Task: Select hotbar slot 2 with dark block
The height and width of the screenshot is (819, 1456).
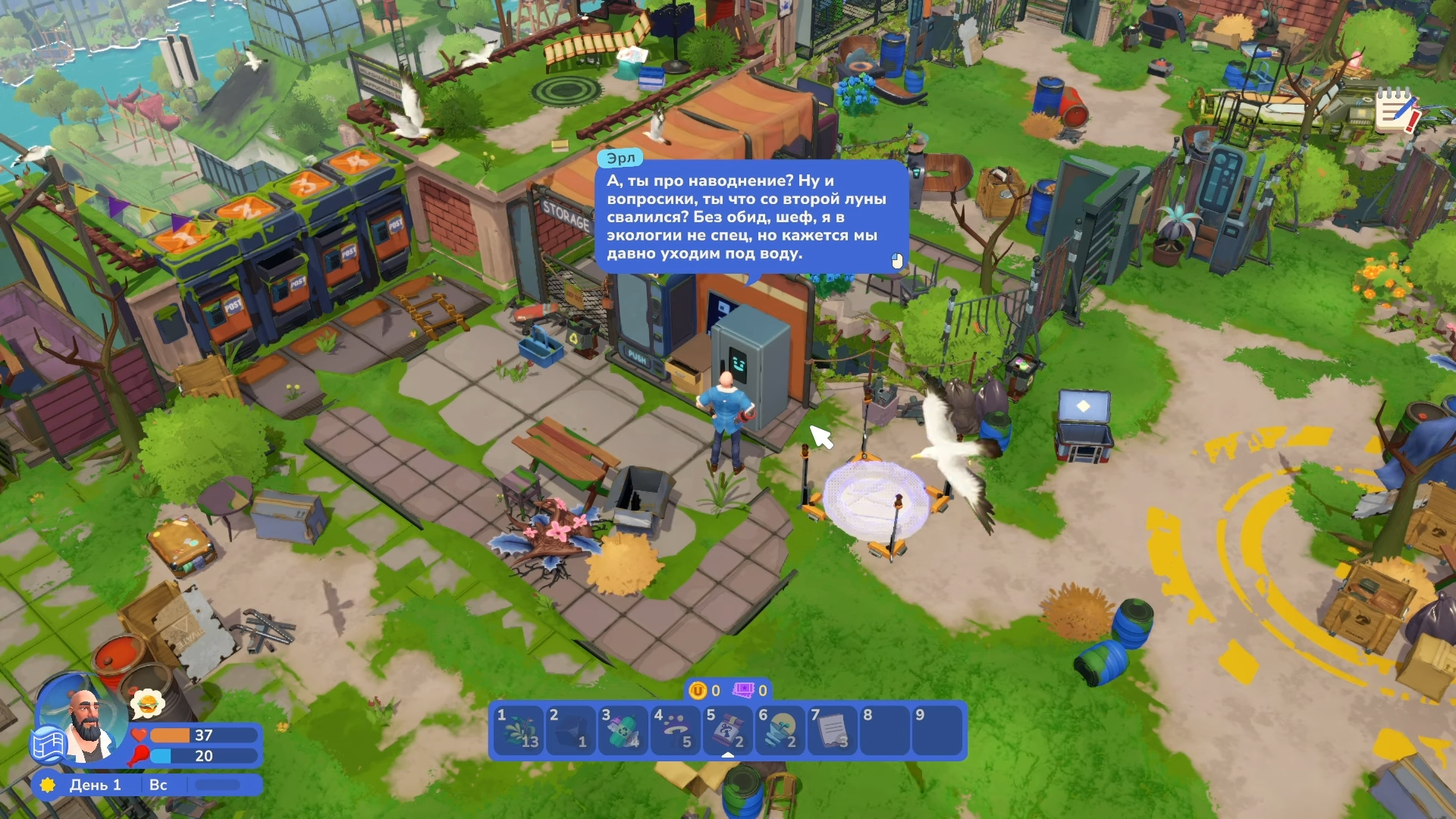Action: click(572, 731)
